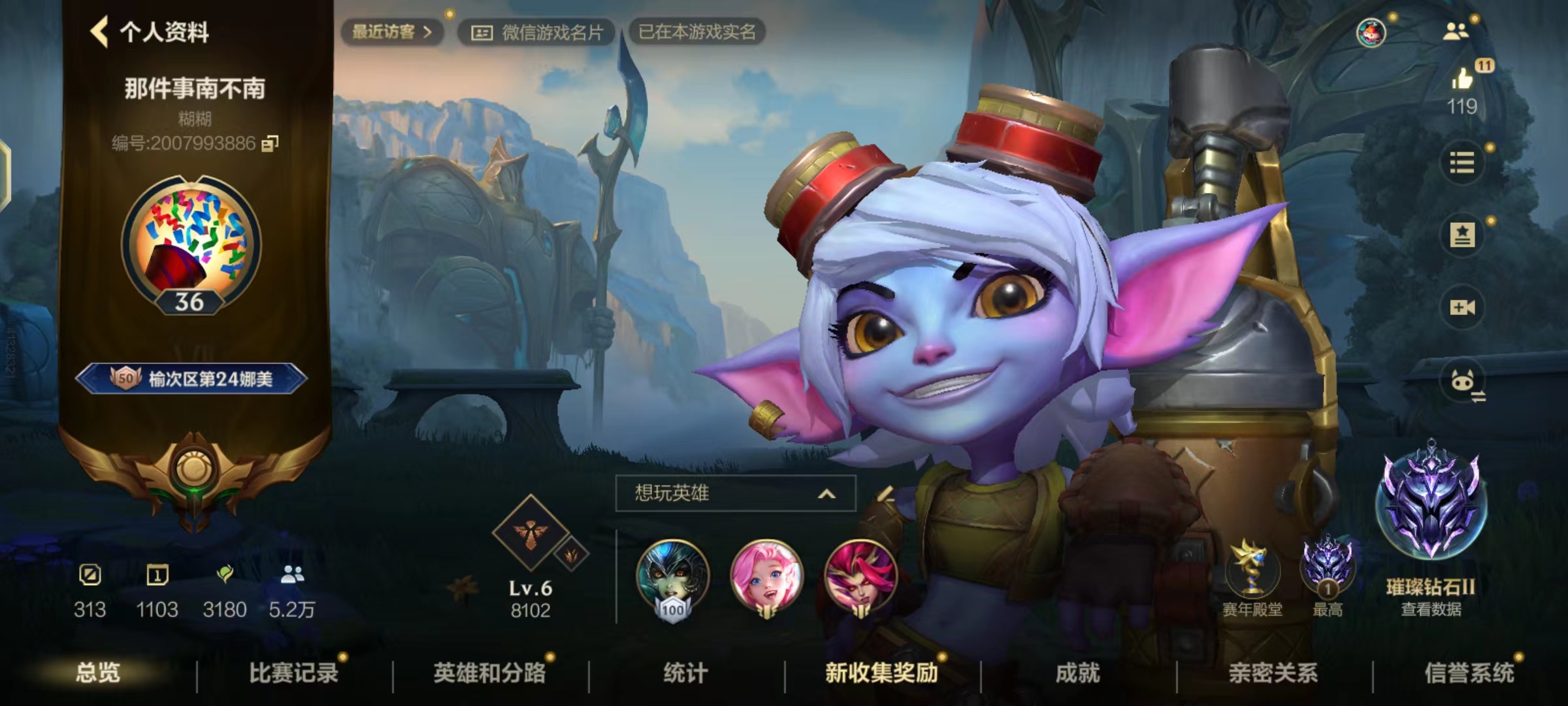Image resolution: width=1568 pixels, height=706 pixels.
Task: Switch to the 比赛记录 tab
Action: (x=293, y=673)
